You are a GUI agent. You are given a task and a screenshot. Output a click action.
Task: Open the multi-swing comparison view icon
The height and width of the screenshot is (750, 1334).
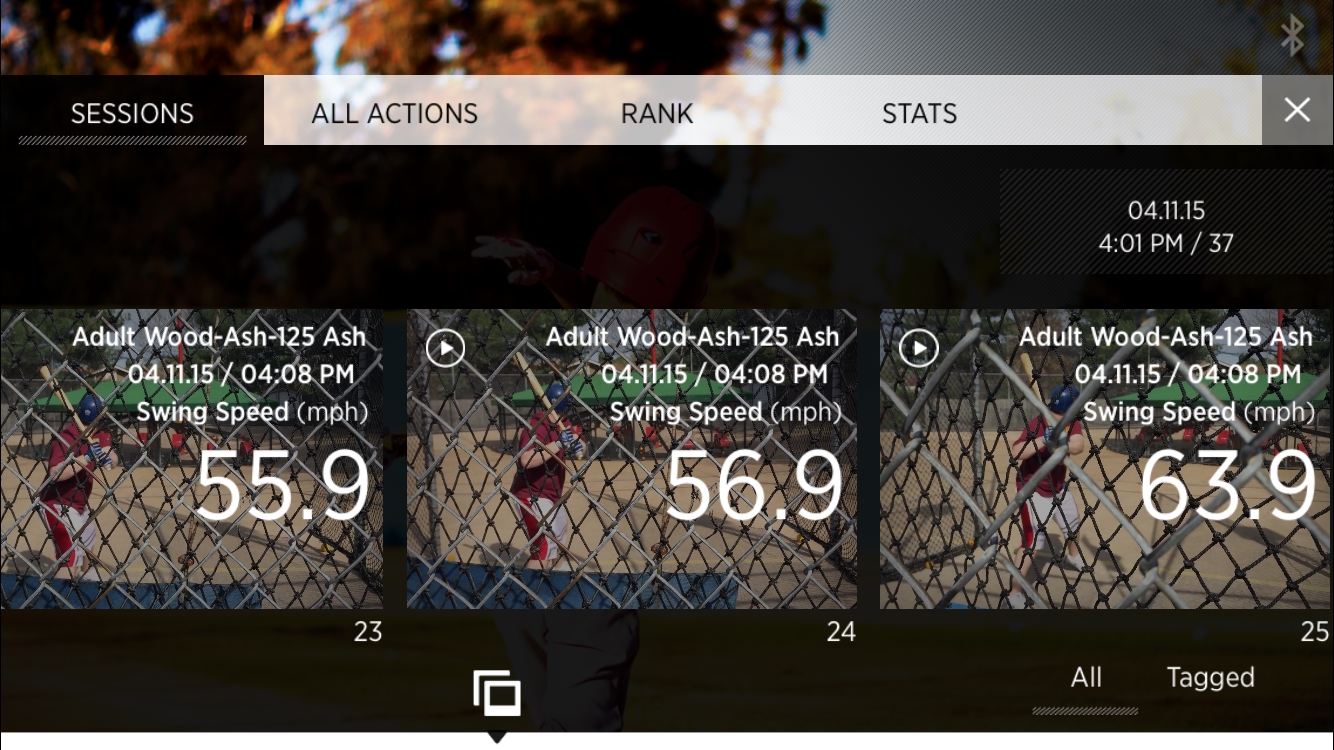(x=498, y=691)
